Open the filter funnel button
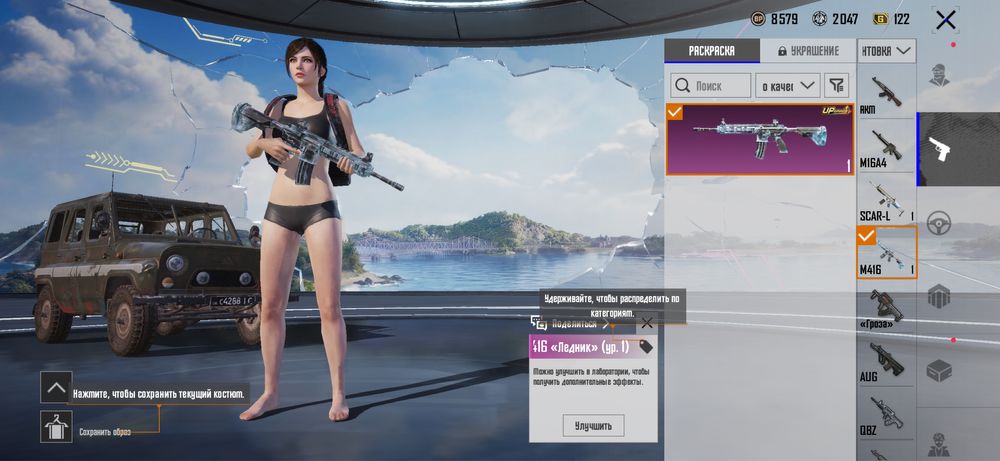The height and width of the screenshot is (461, 1000). (837, 86)
